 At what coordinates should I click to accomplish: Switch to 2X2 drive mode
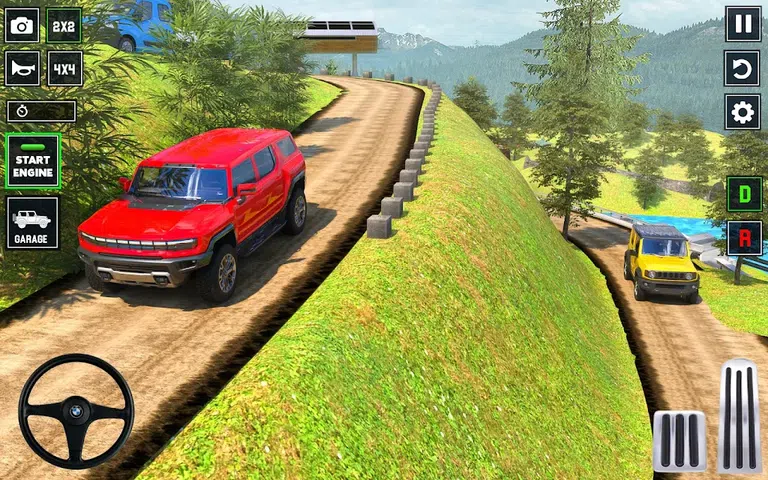64,25
